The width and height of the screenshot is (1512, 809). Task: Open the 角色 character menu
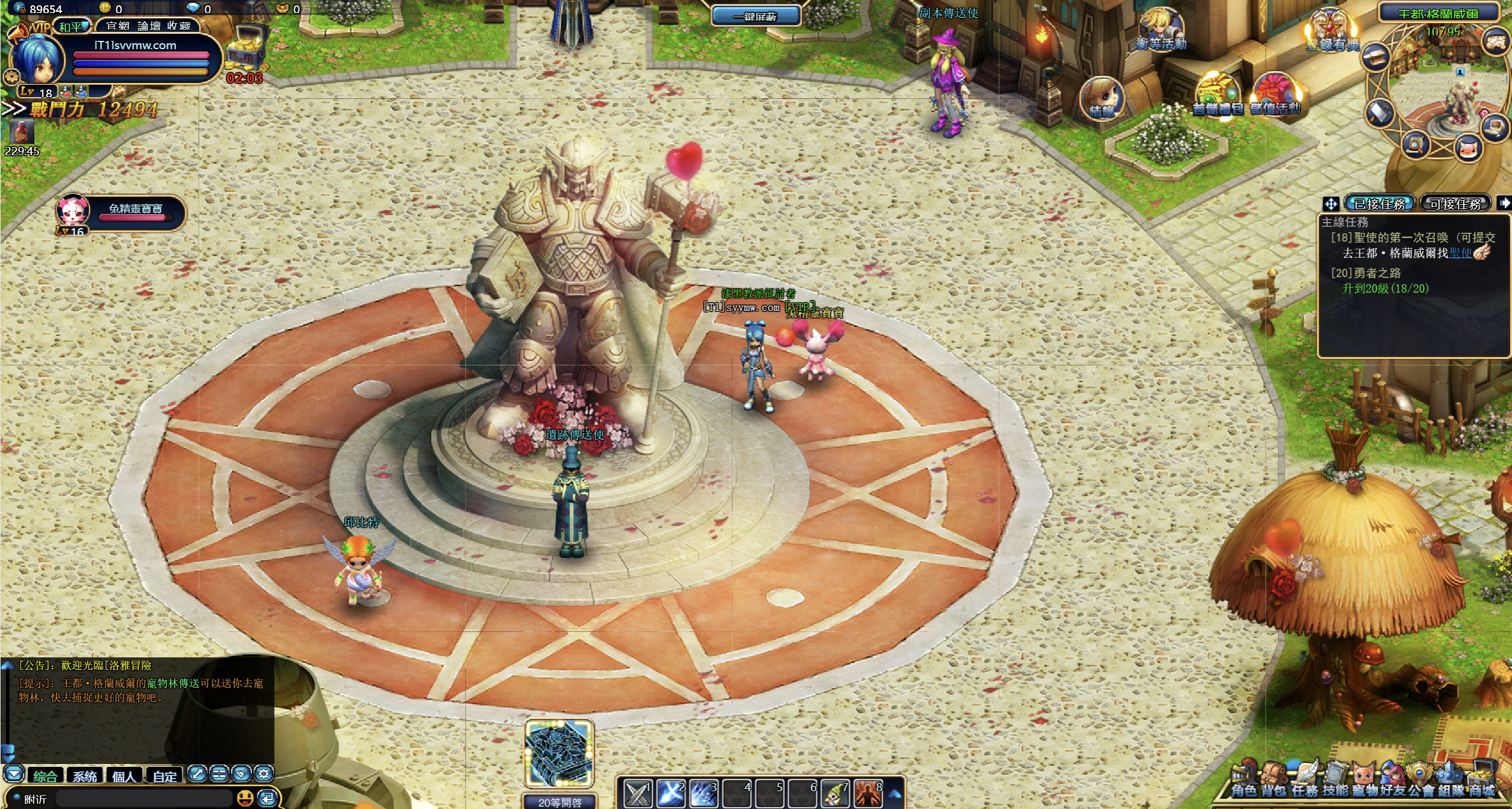pos(1243,781)
